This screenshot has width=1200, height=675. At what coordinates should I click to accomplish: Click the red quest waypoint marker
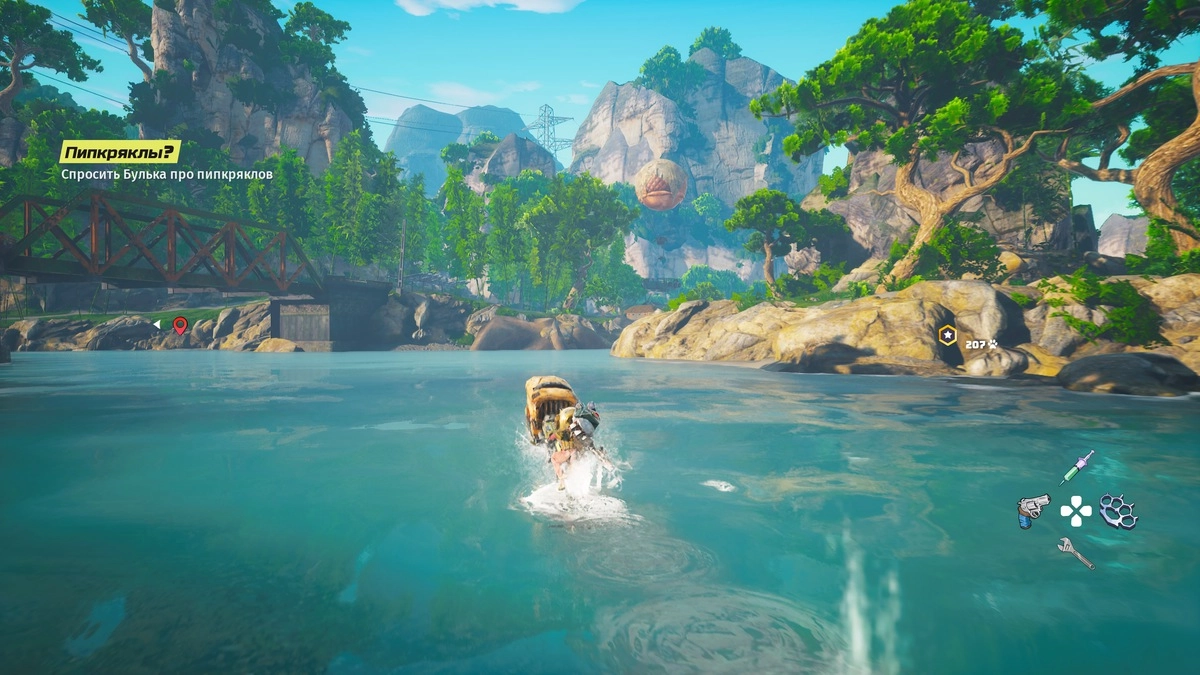180,324
